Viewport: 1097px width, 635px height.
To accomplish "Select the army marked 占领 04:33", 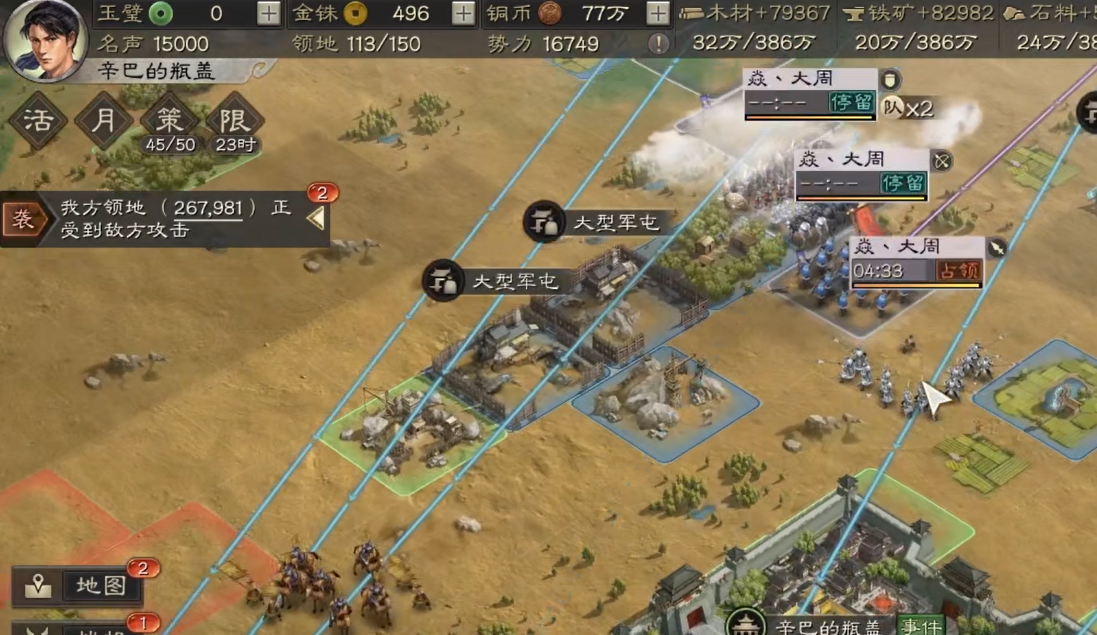I will tap(915, 262).
